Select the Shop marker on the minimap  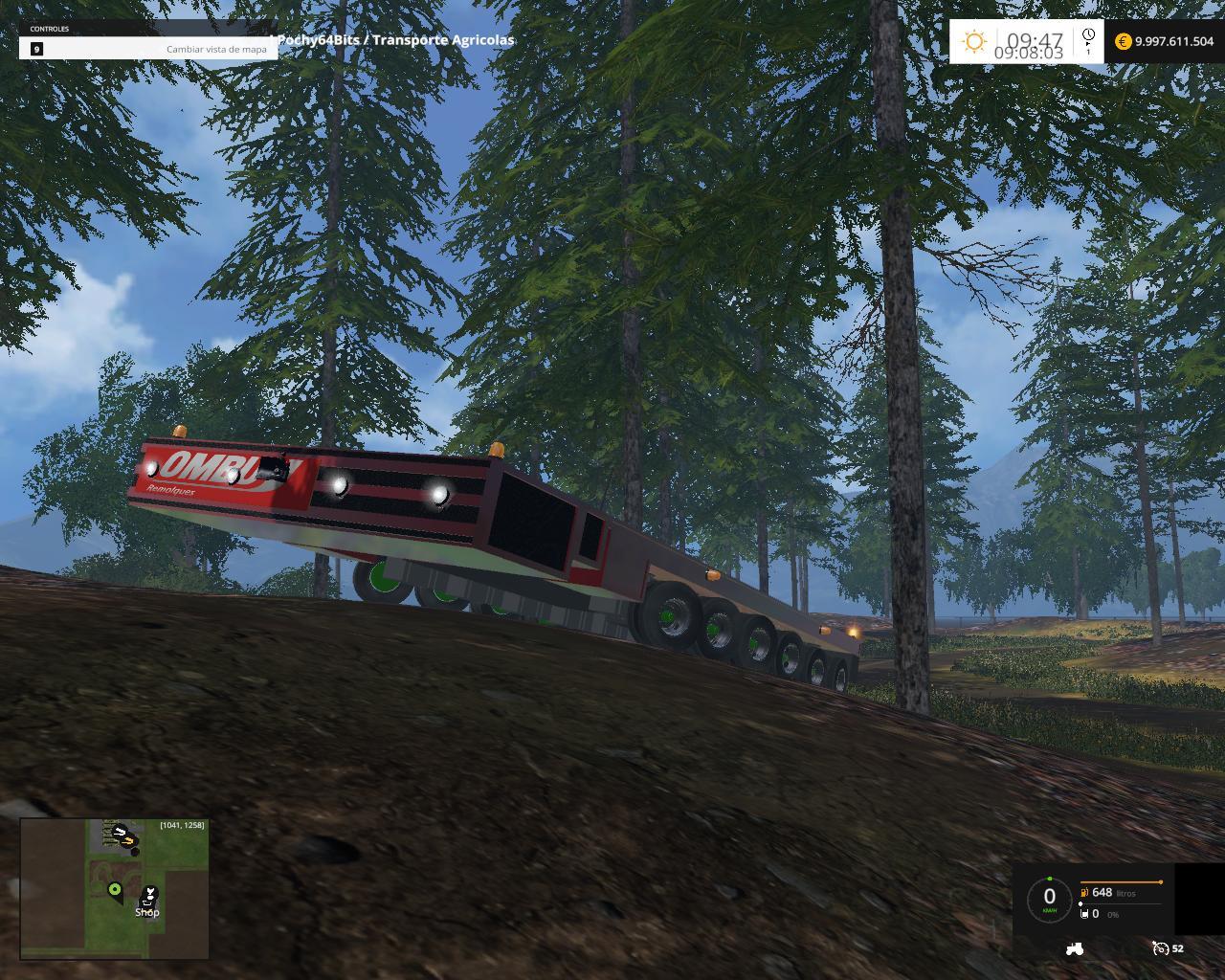148,899
